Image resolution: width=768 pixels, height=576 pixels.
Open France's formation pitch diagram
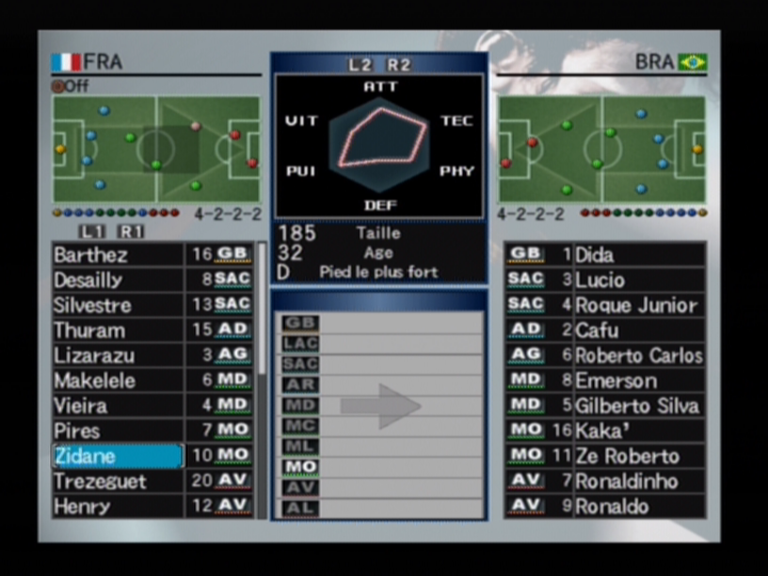tap(156, 150)
